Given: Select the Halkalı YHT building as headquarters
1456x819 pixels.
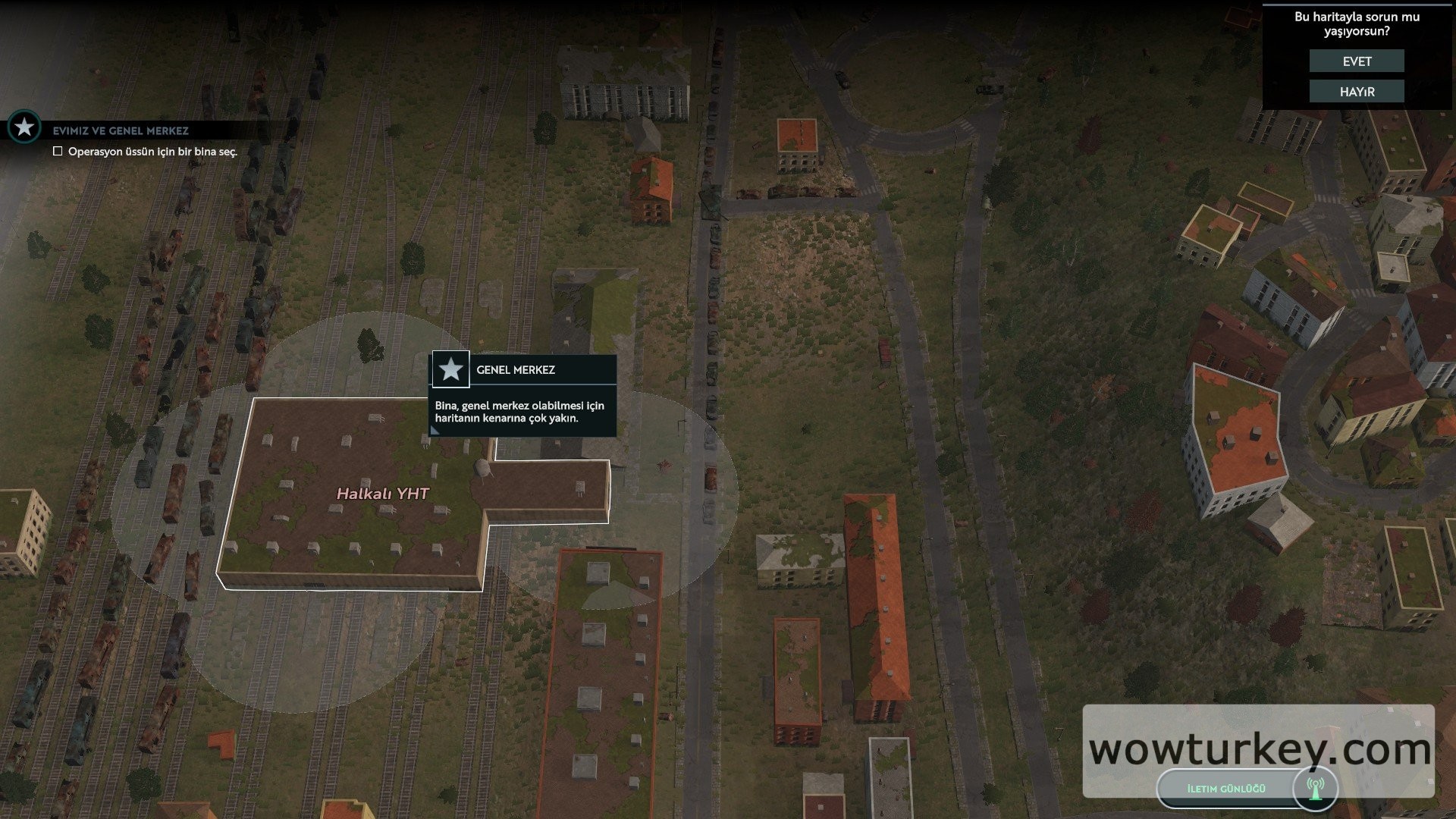Looking at the screenshot, I should [383, 494].
